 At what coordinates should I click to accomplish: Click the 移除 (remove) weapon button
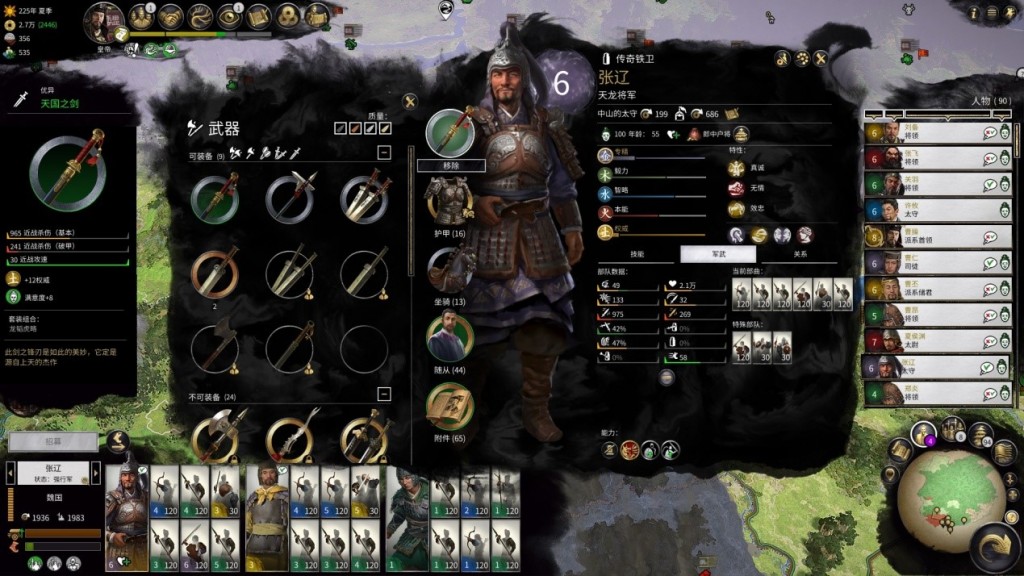click(450, 165)
